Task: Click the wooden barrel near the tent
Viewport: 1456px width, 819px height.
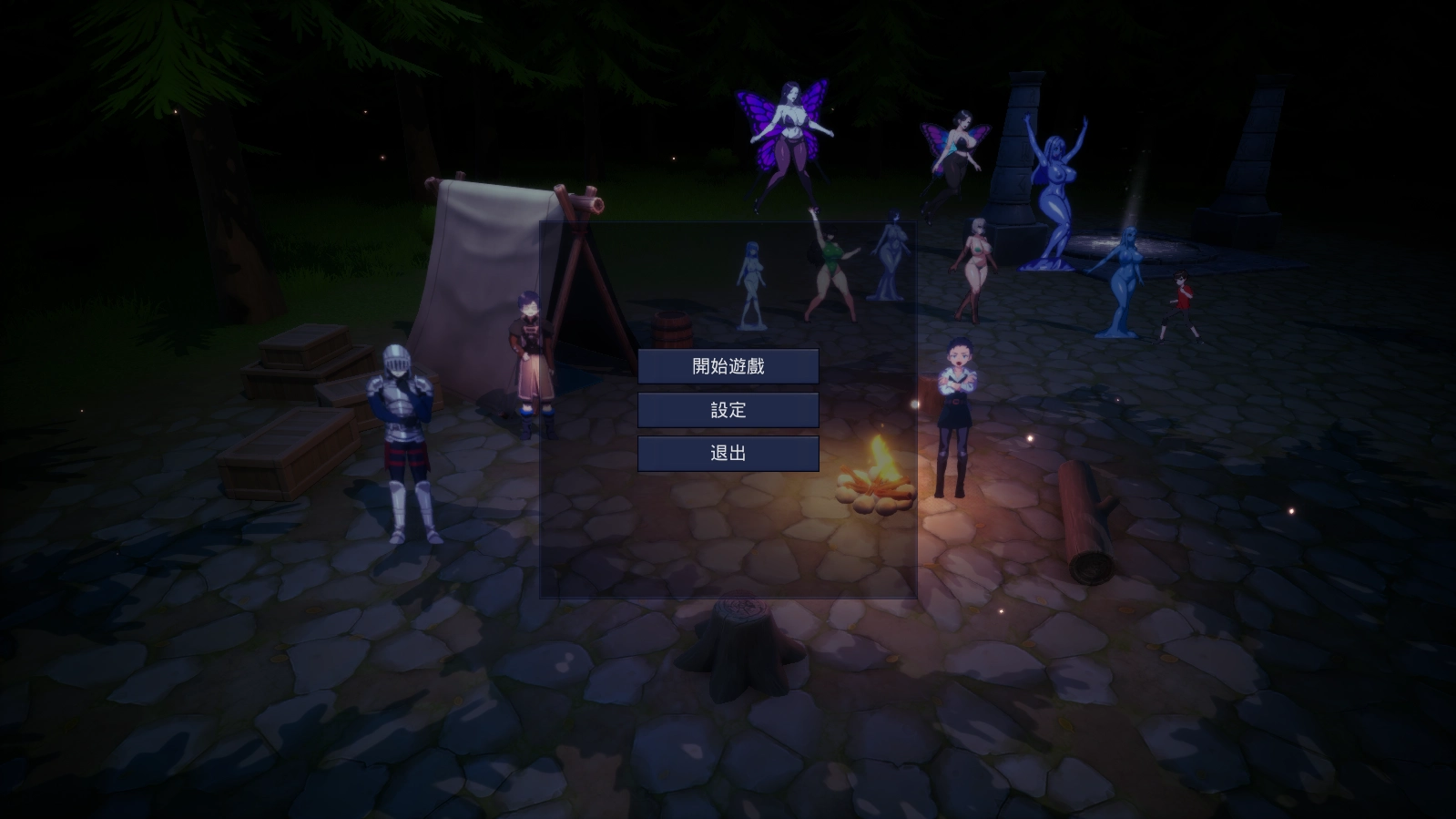Action: coord(671,328)
